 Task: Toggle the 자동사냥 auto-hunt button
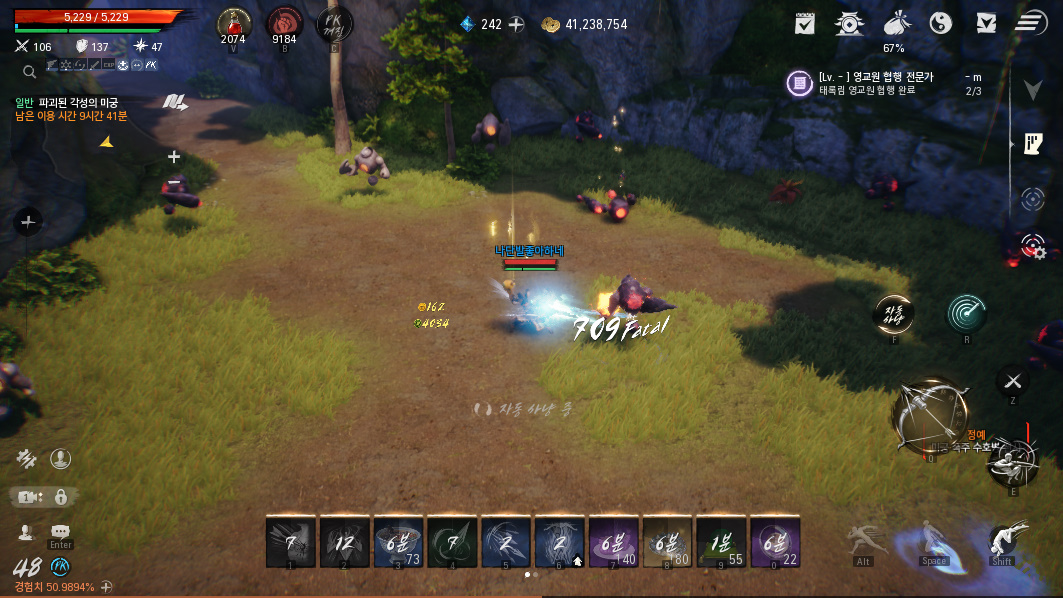tap(894, 314)
